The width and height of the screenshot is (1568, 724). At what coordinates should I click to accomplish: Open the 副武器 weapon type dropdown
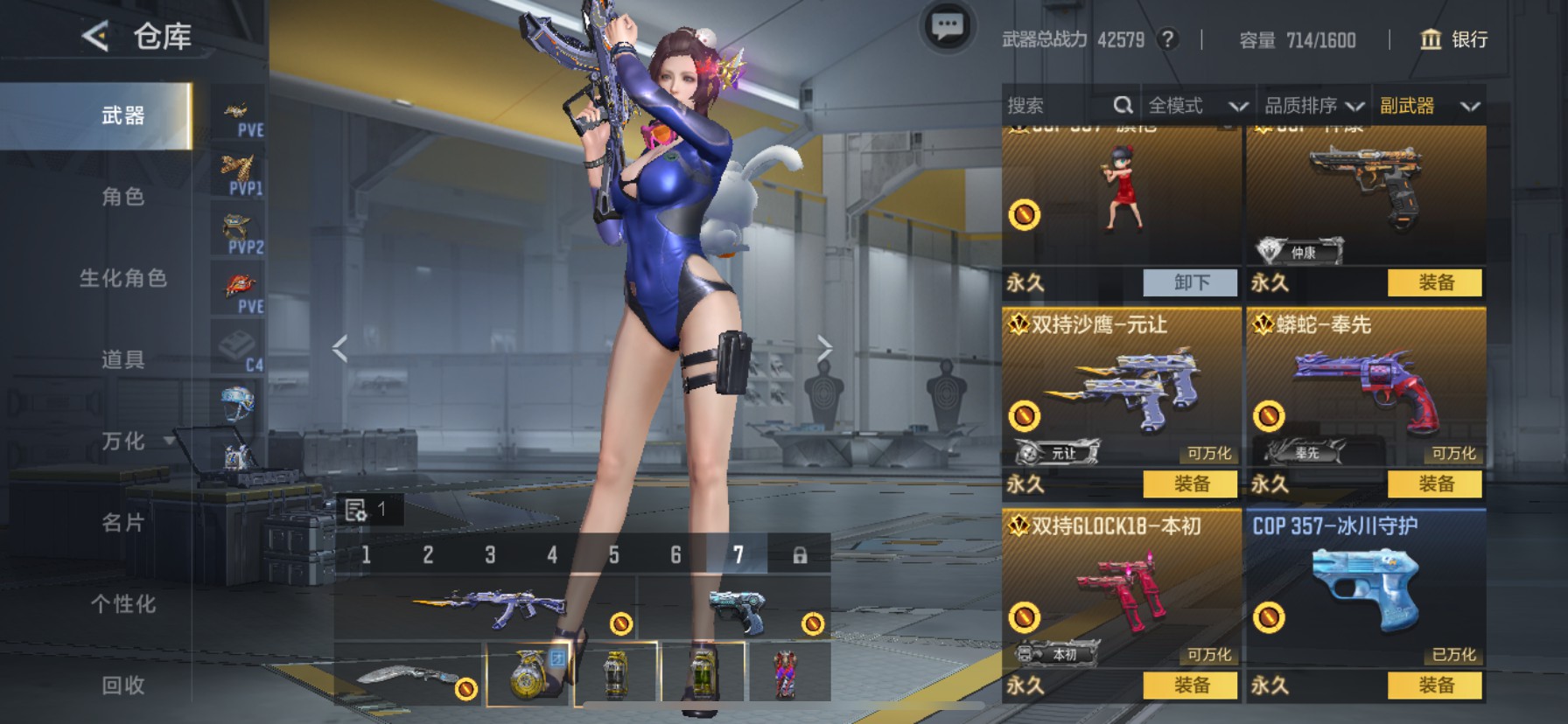(1429, 106)
